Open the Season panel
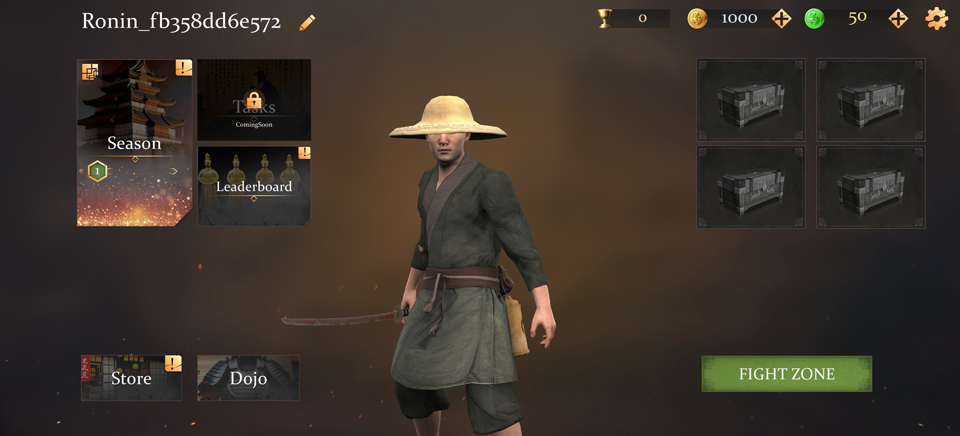Screen dimensions: 960x436 [x=134, y=143]
